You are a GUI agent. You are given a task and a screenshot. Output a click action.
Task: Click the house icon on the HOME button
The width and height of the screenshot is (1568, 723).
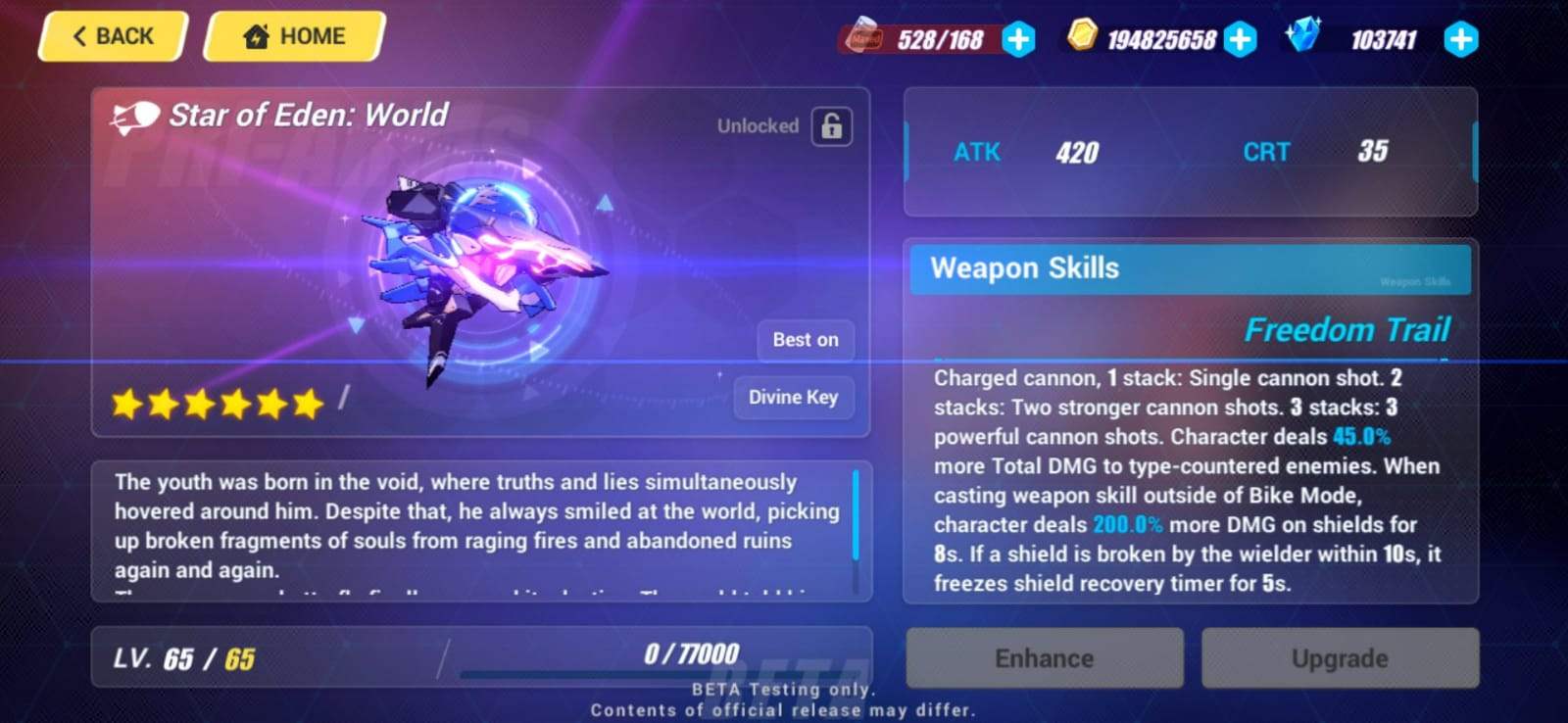coord(255,35)
